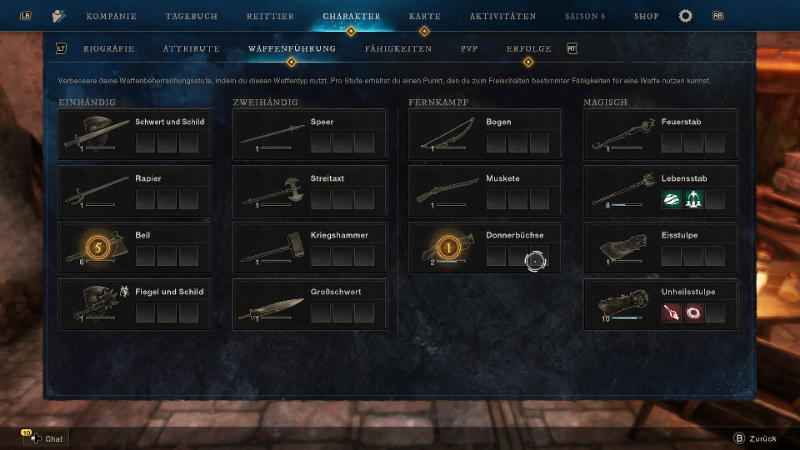Open the Reittier tab
This screenshot has width=800, height=450.
(x=270, y=16)
